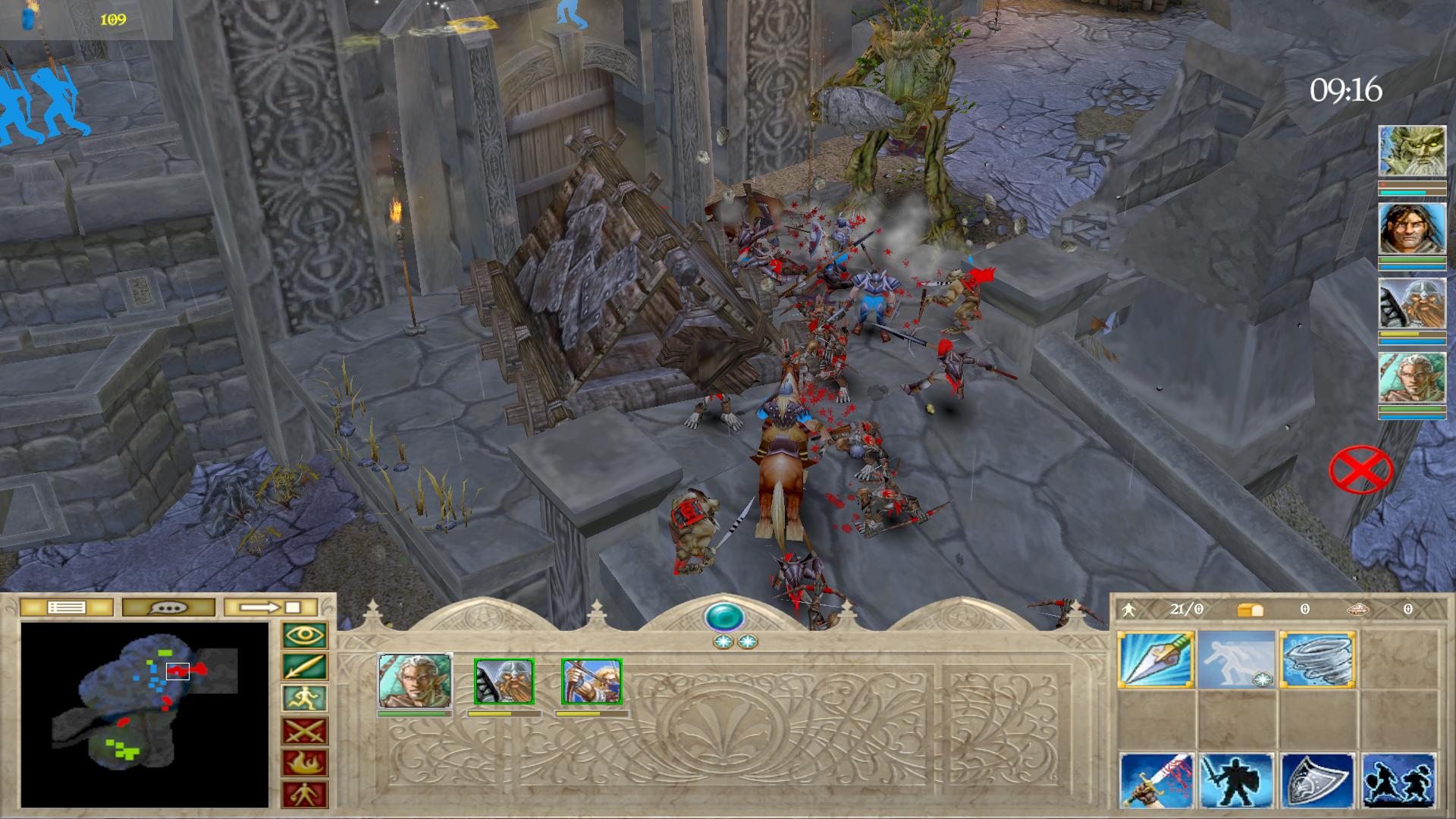This screenshot has width=1456, height=819.
Task: Choose the armored knight silhouette command
Action: tap(1237, 781)
